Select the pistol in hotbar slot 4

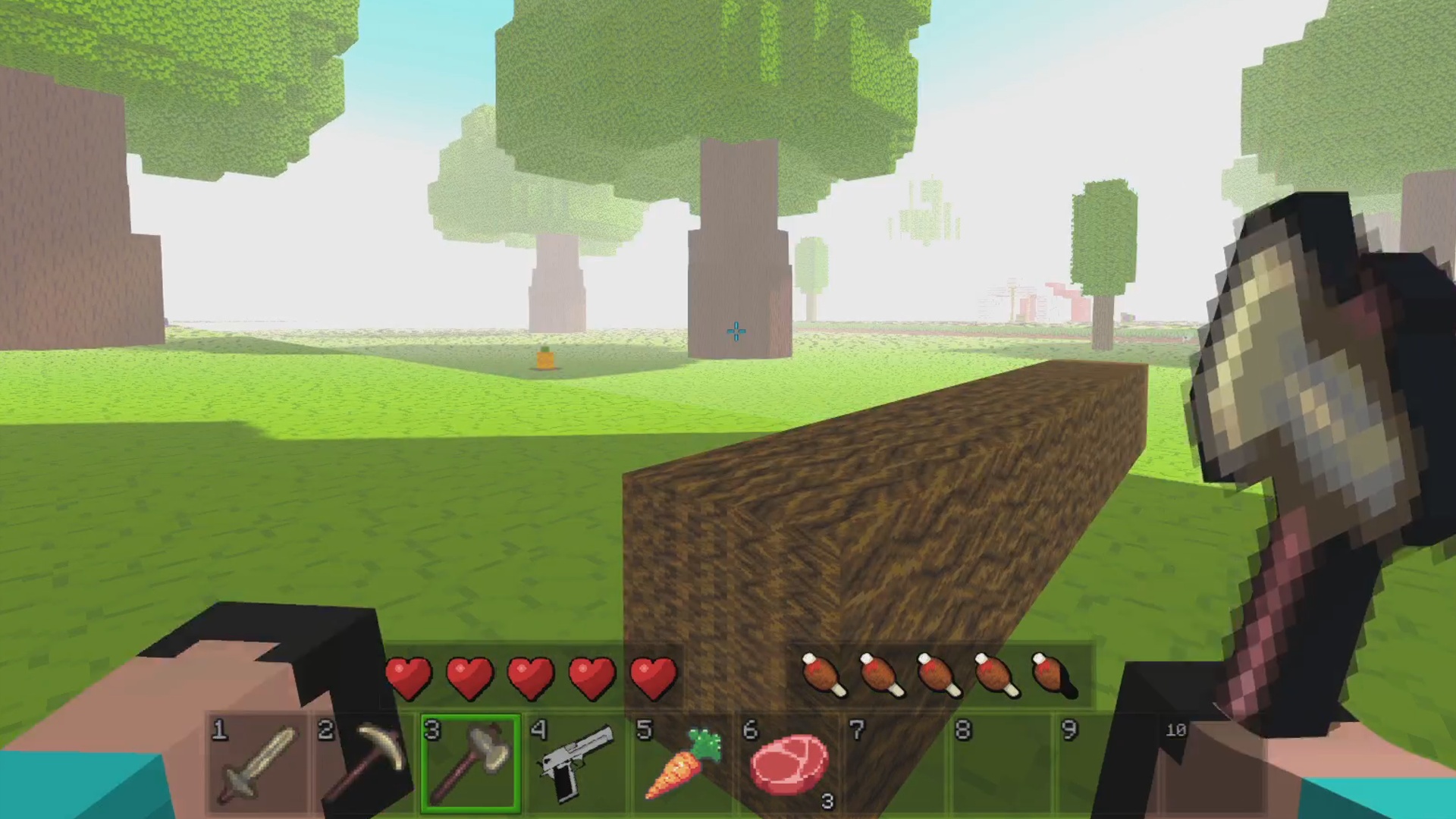[576, 762]
